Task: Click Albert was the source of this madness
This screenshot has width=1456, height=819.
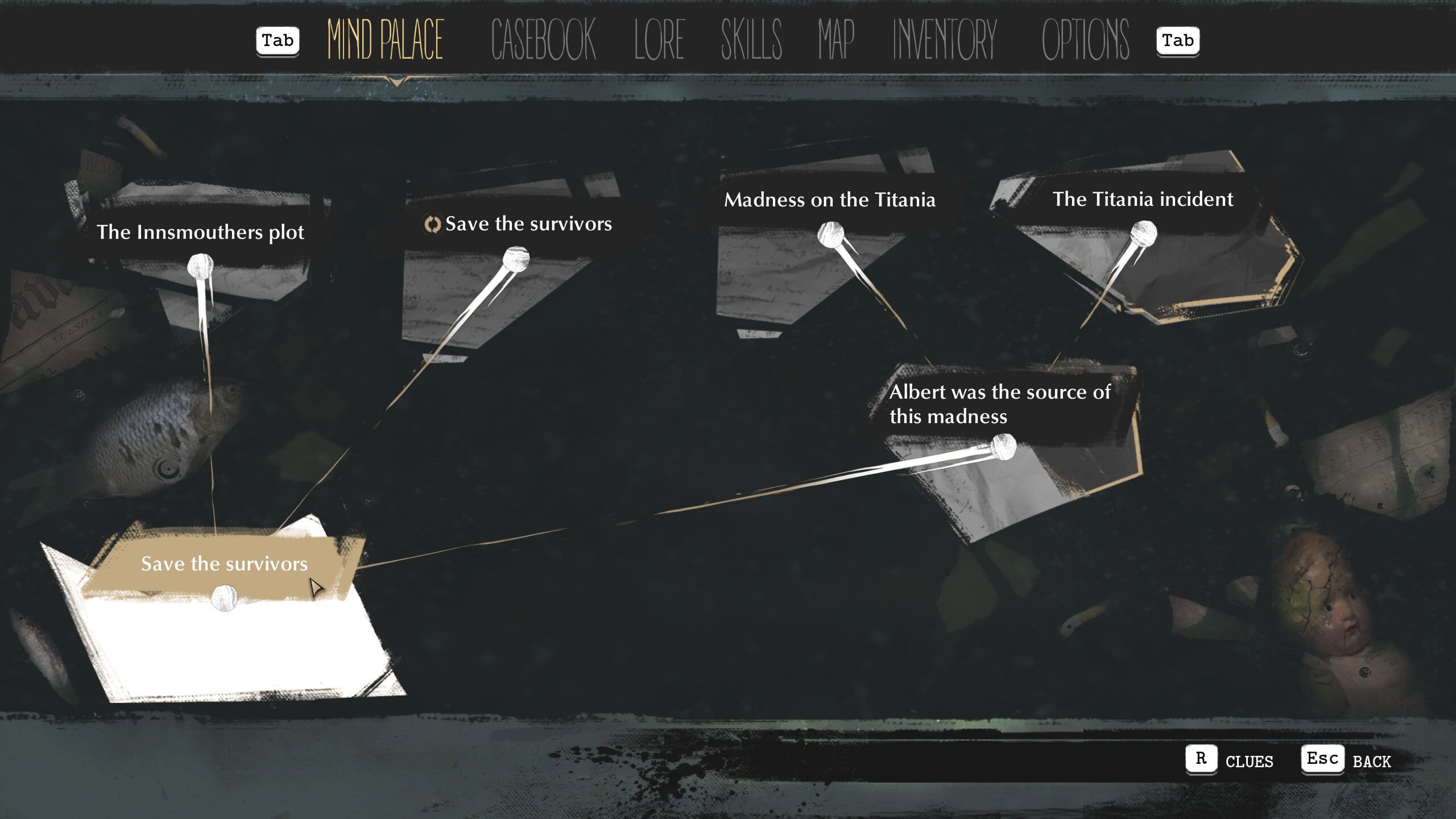Action: point(999,404)
